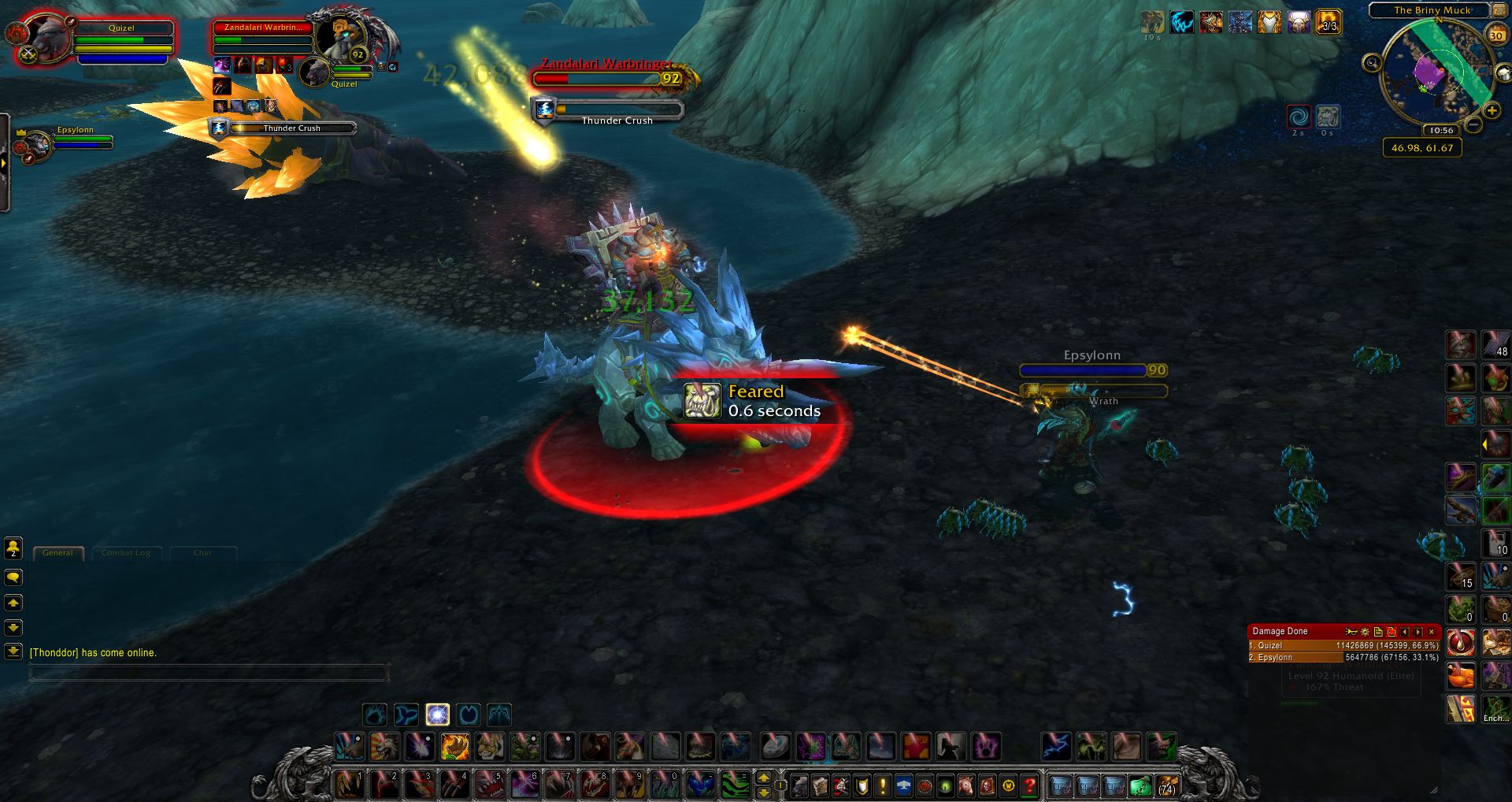Screen dimensions: 1512x802
Task: Select the glowing orb stance button
Action: (437, 715)
